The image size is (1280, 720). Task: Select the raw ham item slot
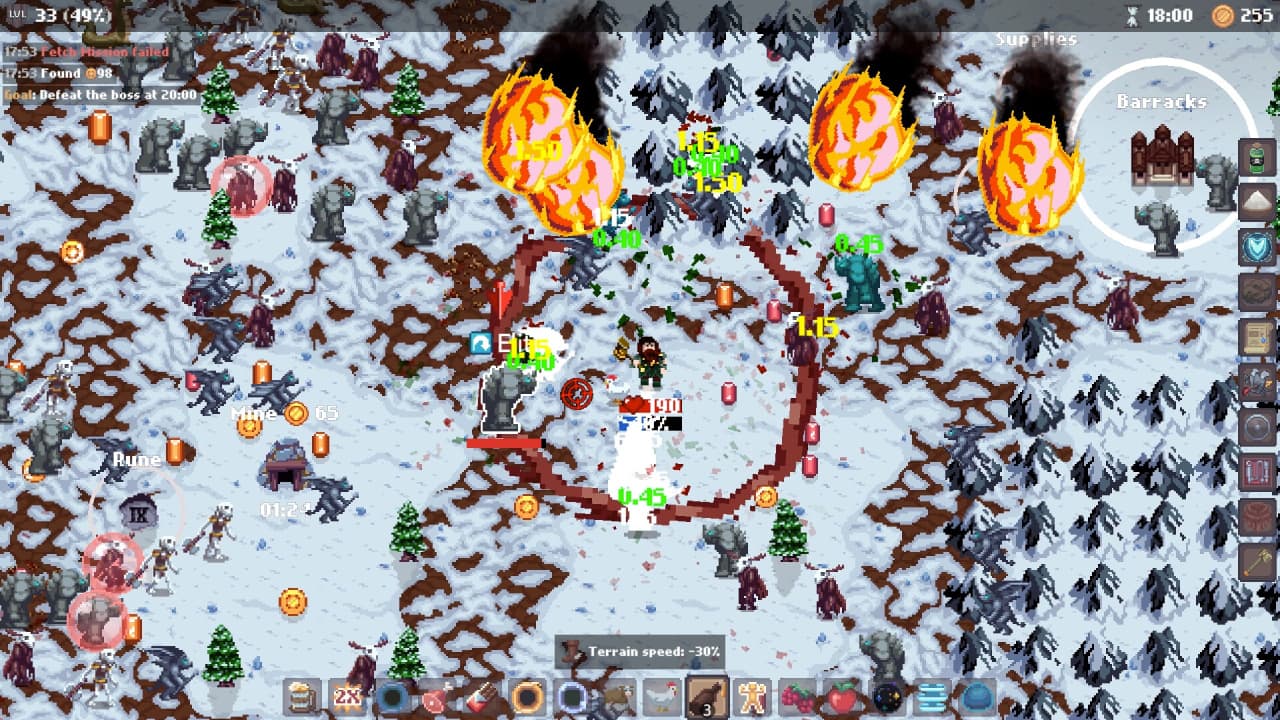(436, 697)
